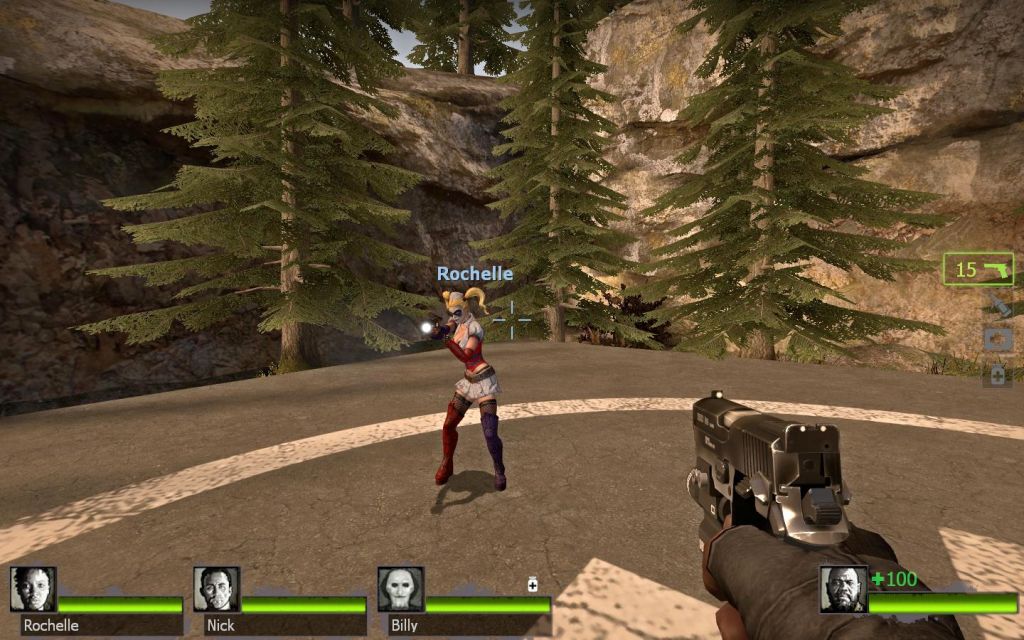
Task: Select the throwable bottle slot
Action: [997, 305]
